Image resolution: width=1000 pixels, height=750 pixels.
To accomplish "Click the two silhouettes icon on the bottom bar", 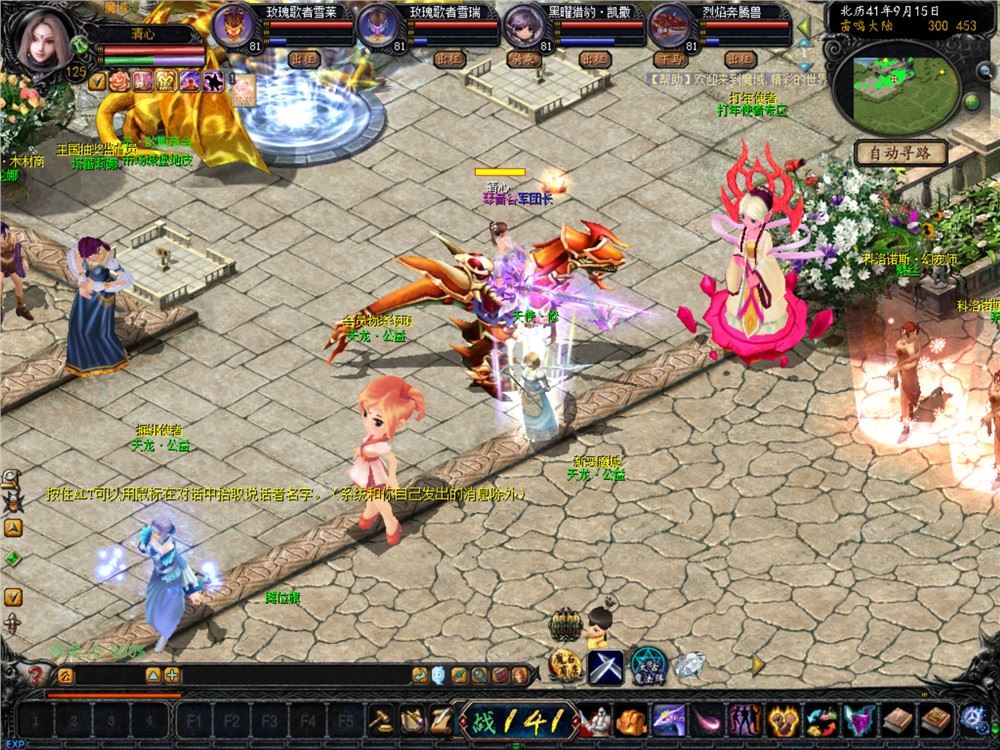I will (x=745, y=718).
